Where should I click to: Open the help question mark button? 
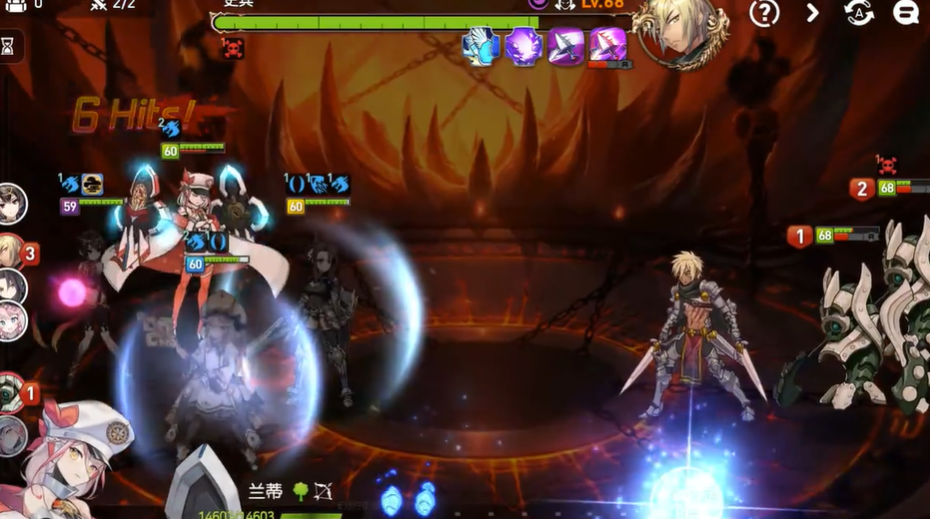point(765,13)
